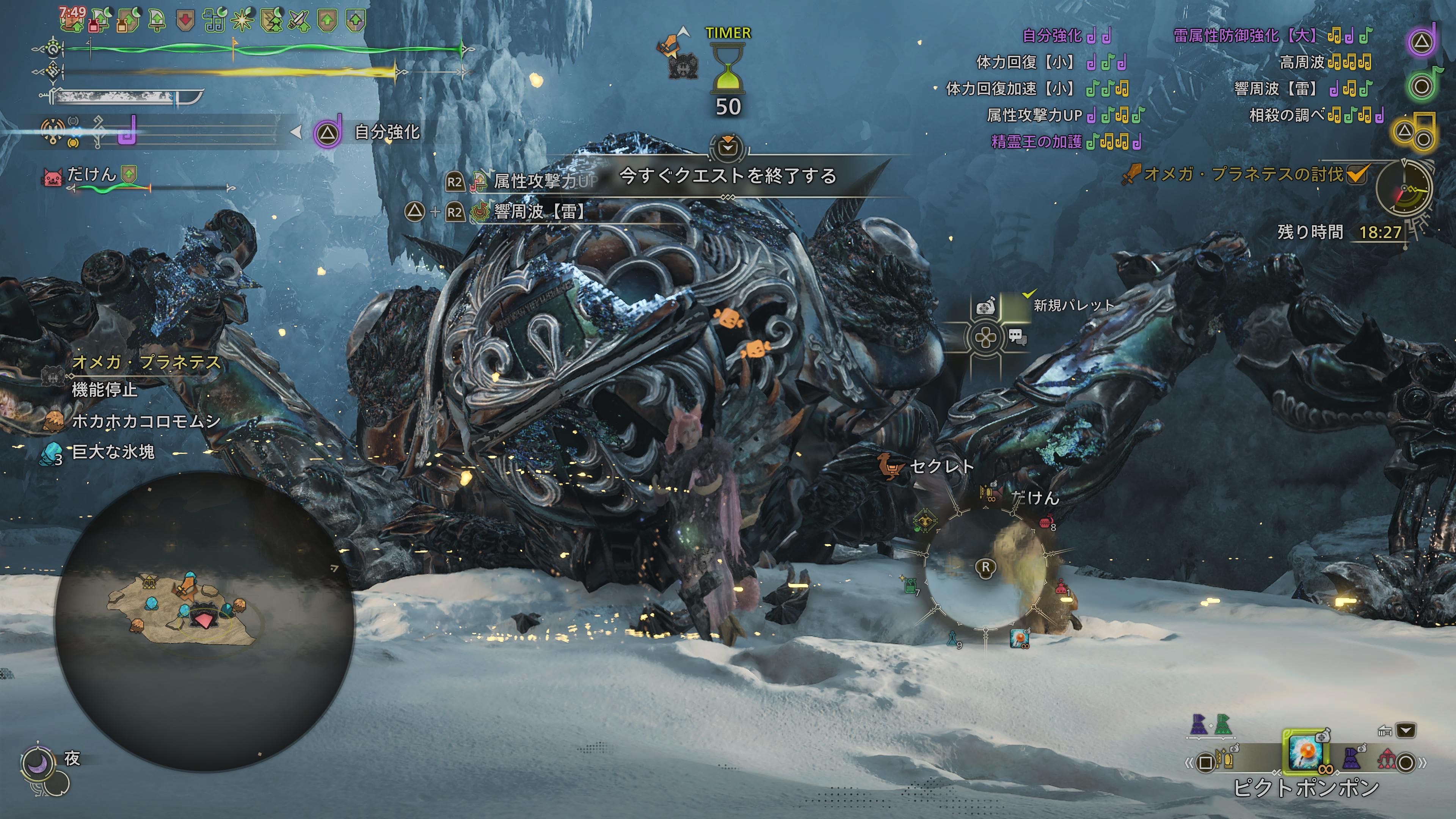
Task: Select the 相殺の調べ melody entry
Action: point(1287,115)
